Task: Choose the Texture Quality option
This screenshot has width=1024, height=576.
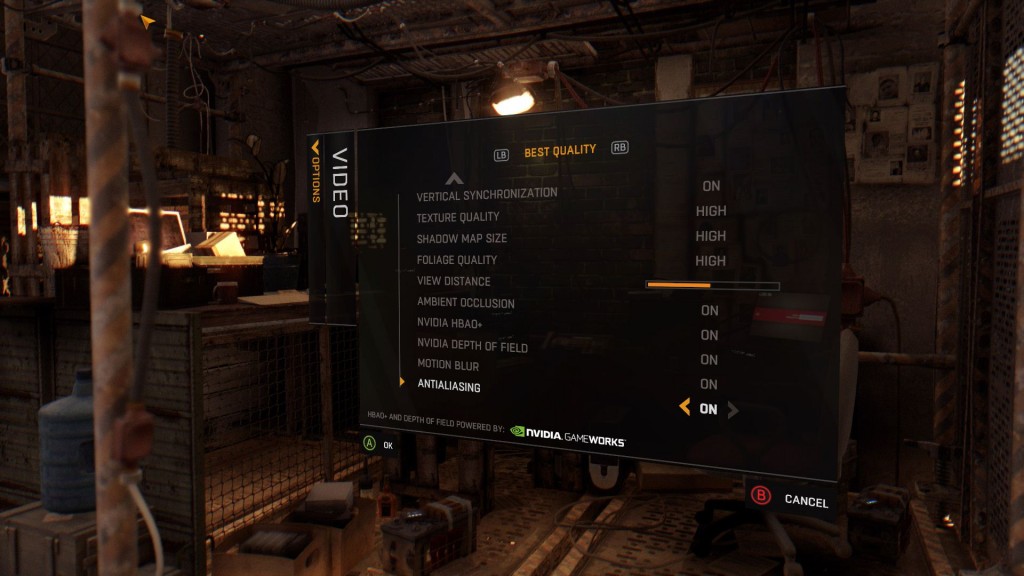Action: [458, 217]
